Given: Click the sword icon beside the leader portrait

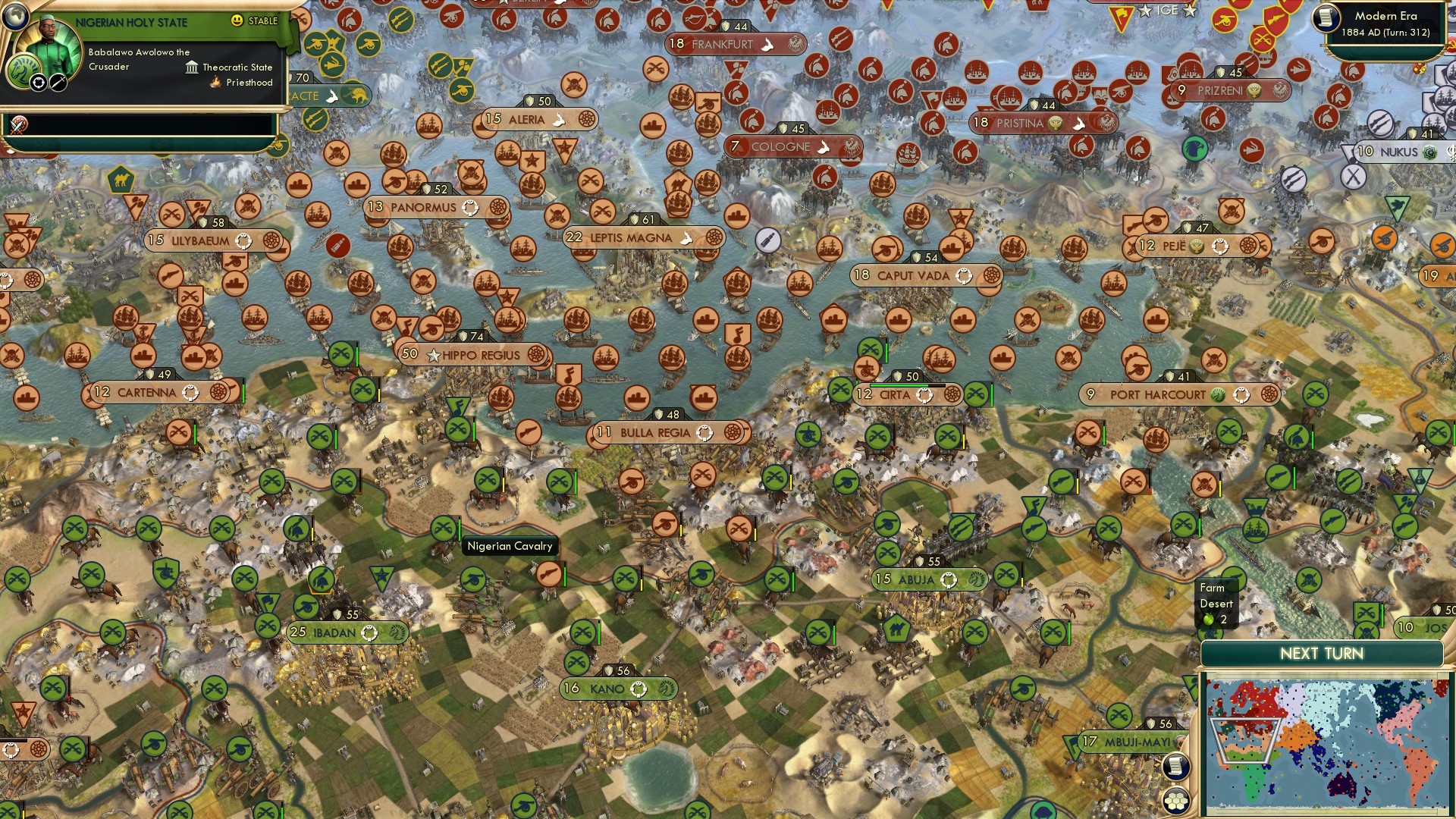Looking at the screenshot, I should (57, 83).
